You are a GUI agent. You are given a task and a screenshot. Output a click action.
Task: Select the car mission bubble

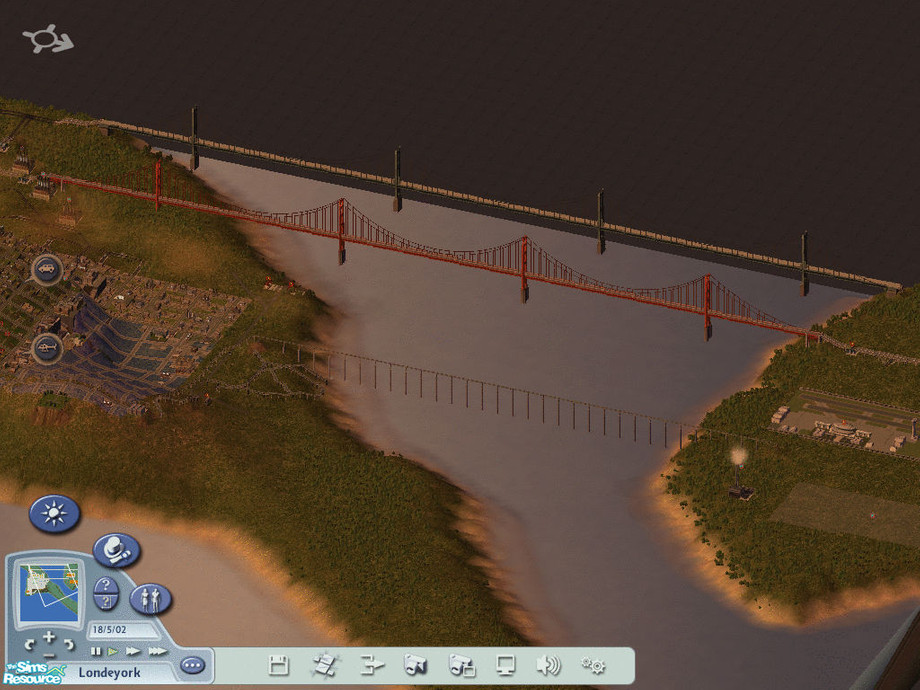pyautogui.click(x=47, y=268)
